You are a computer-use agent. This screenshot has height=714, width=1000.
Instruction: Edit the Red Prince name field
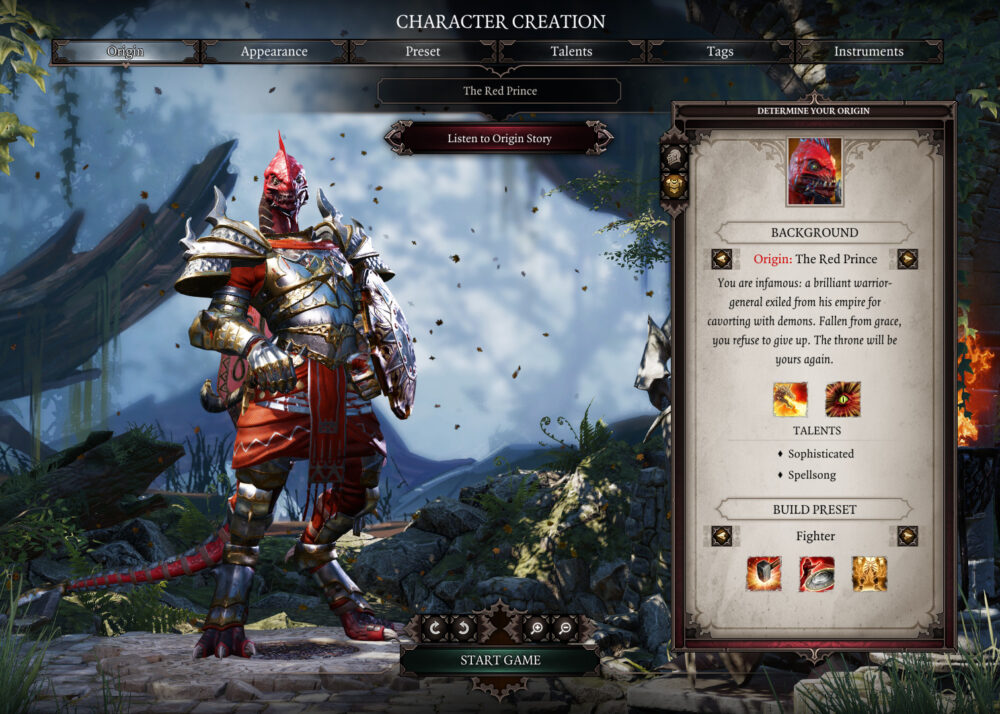(499, 91)
